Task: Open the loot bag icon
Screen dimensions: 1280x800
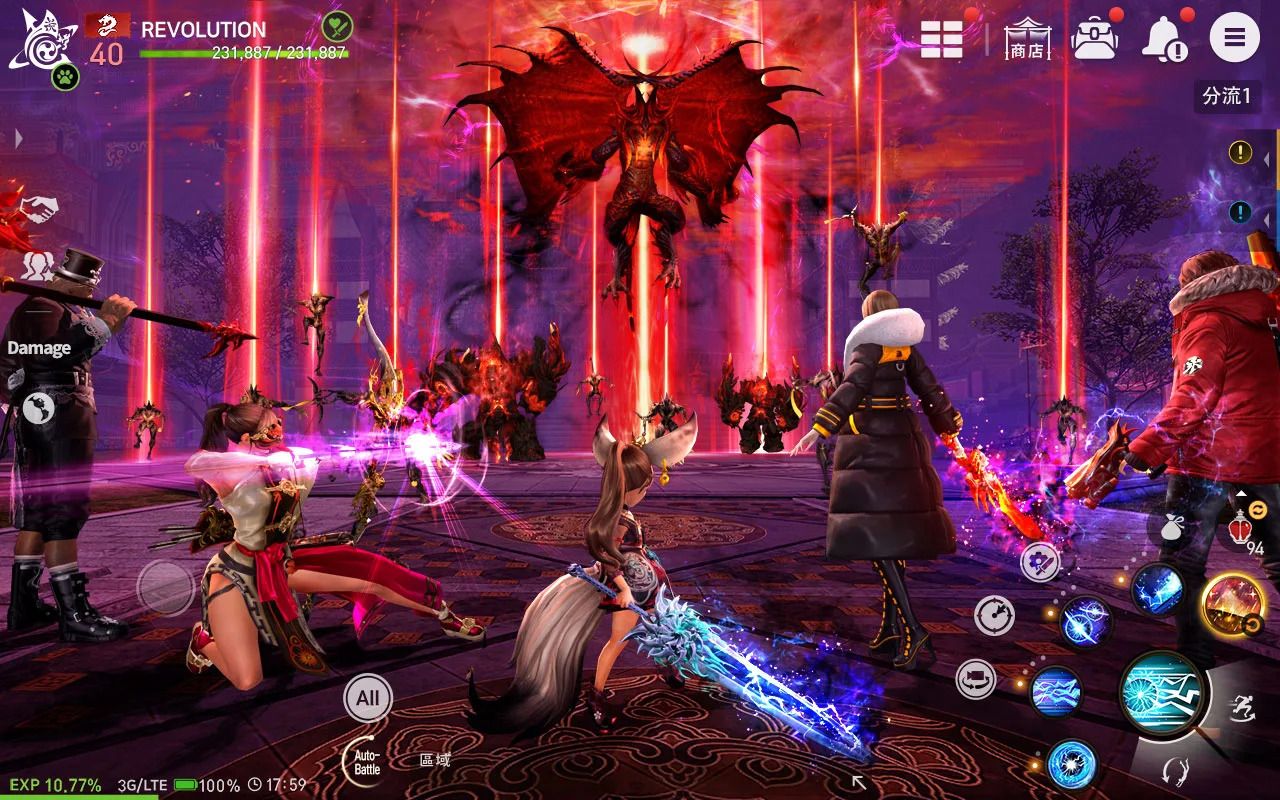Action: (1172, 526)
